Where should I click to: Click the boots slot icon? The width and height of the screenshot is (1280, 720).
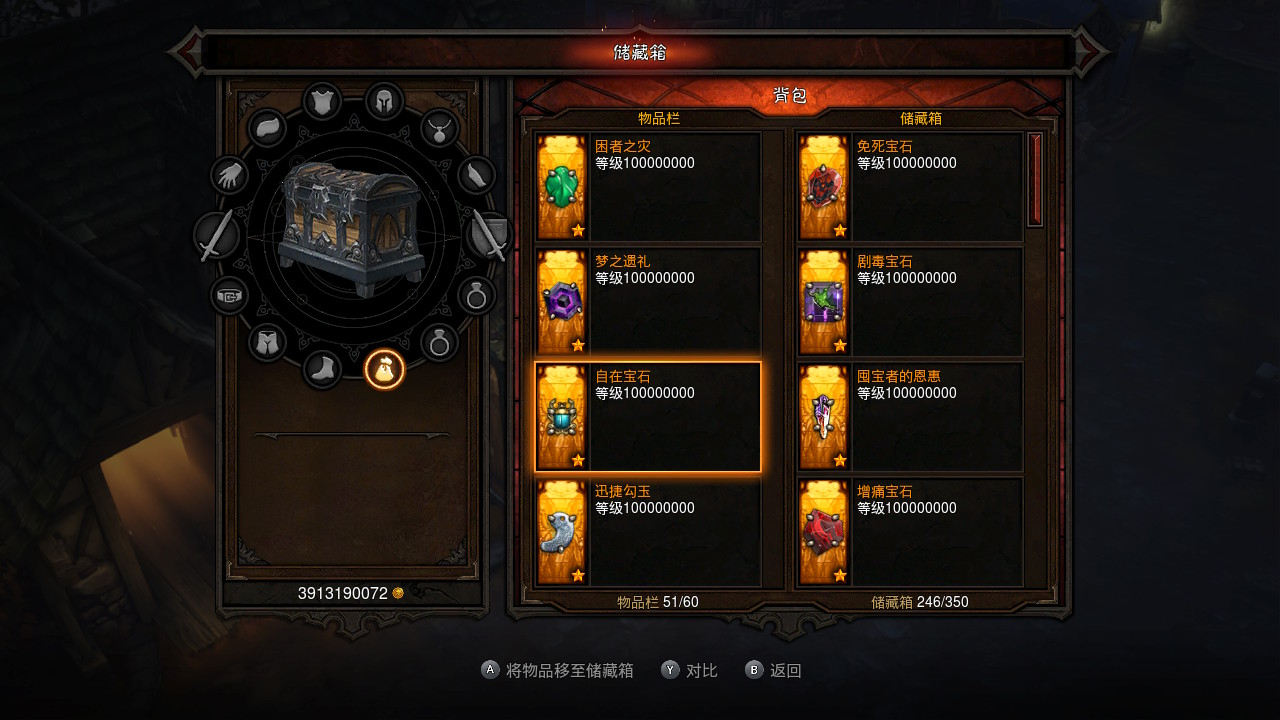(x=322, y=369)
